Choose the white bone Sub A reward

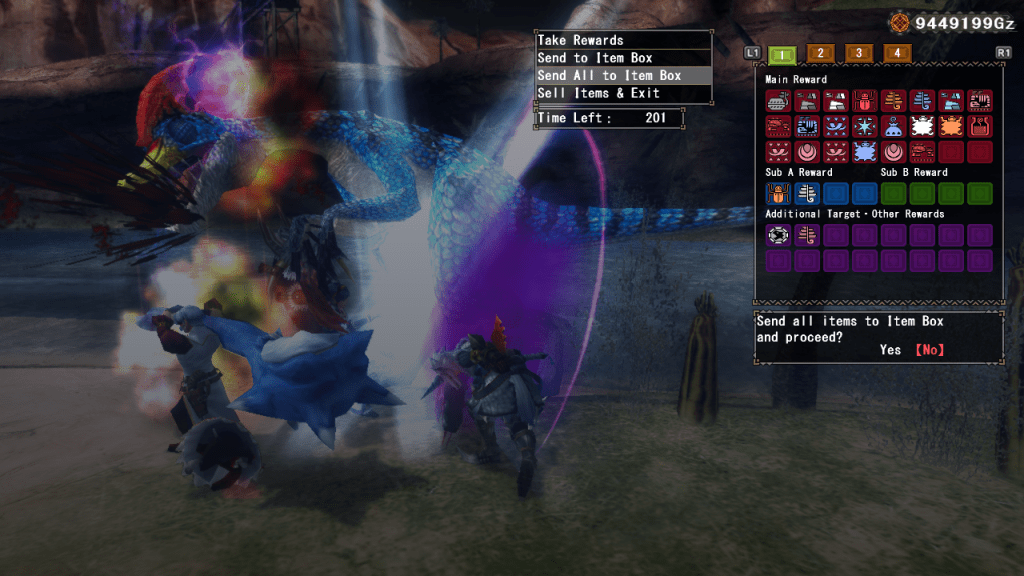coord(807,193)
